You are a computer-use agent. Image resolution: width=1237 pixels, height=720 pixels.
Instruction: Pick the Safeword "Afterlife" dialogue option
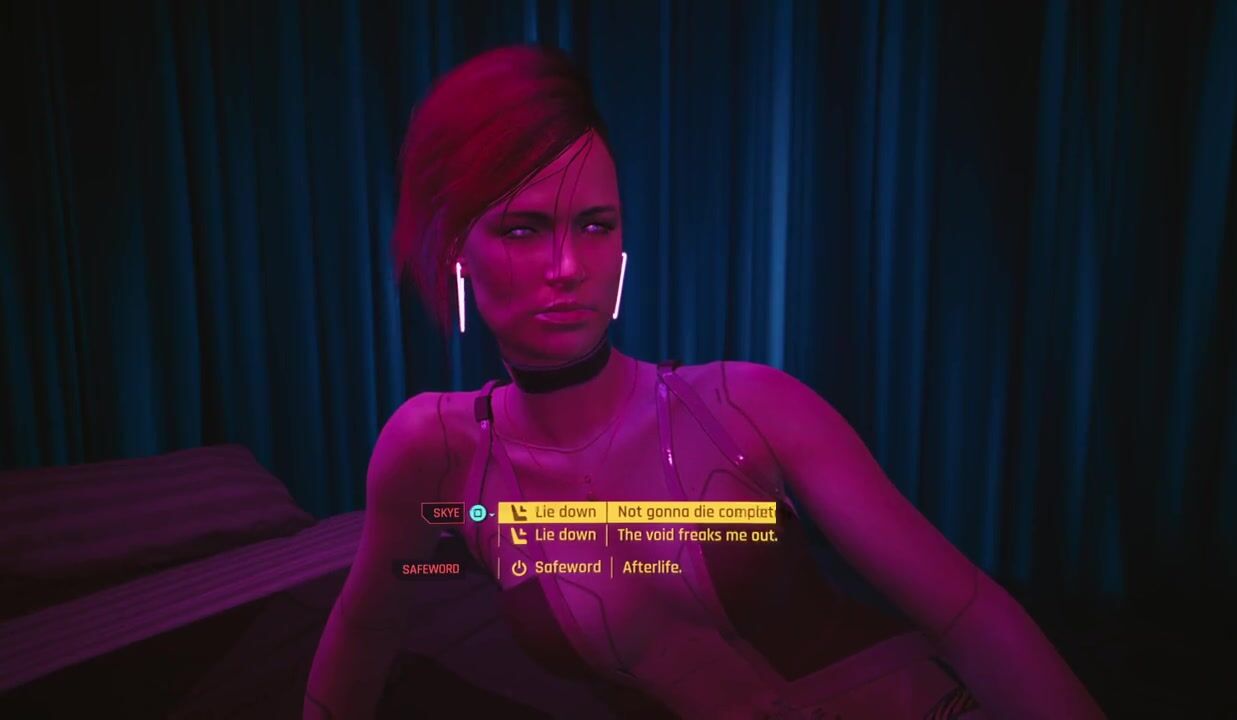click(598, 567)
